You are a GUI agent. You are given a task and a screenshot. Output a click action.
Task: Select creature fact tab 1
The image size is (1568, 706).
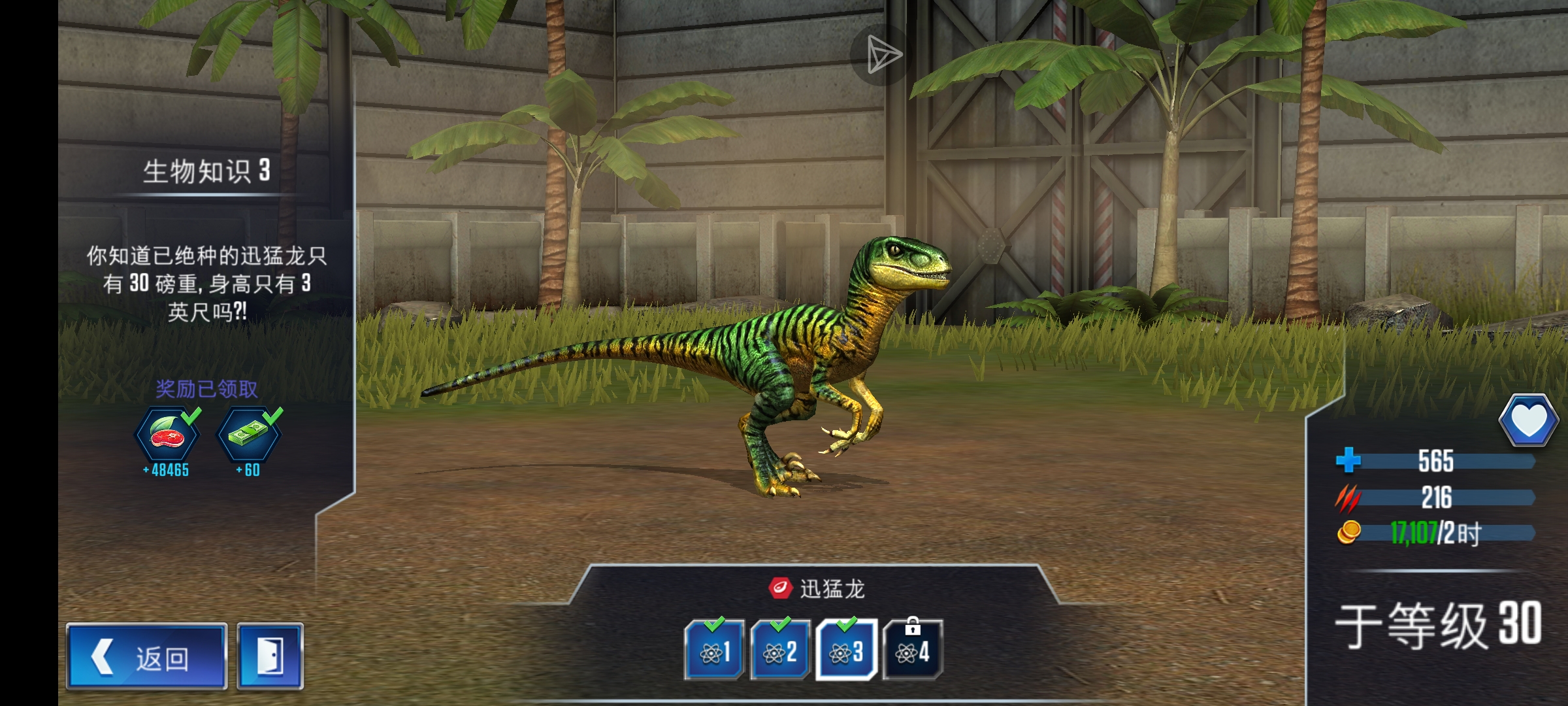(714, 650)
